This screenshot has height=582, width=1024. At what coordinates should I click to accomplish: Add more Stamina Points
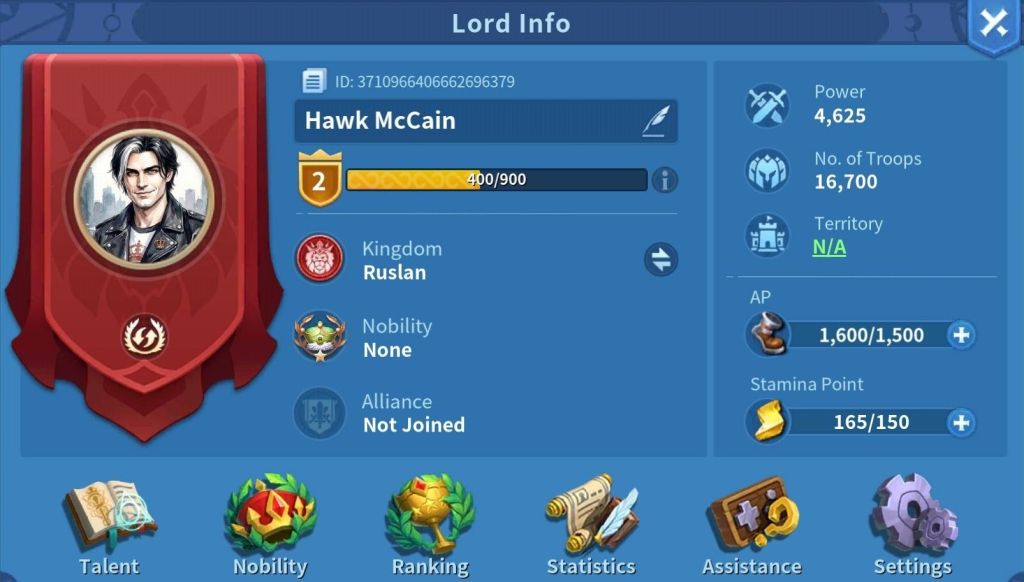coord(961,422)
